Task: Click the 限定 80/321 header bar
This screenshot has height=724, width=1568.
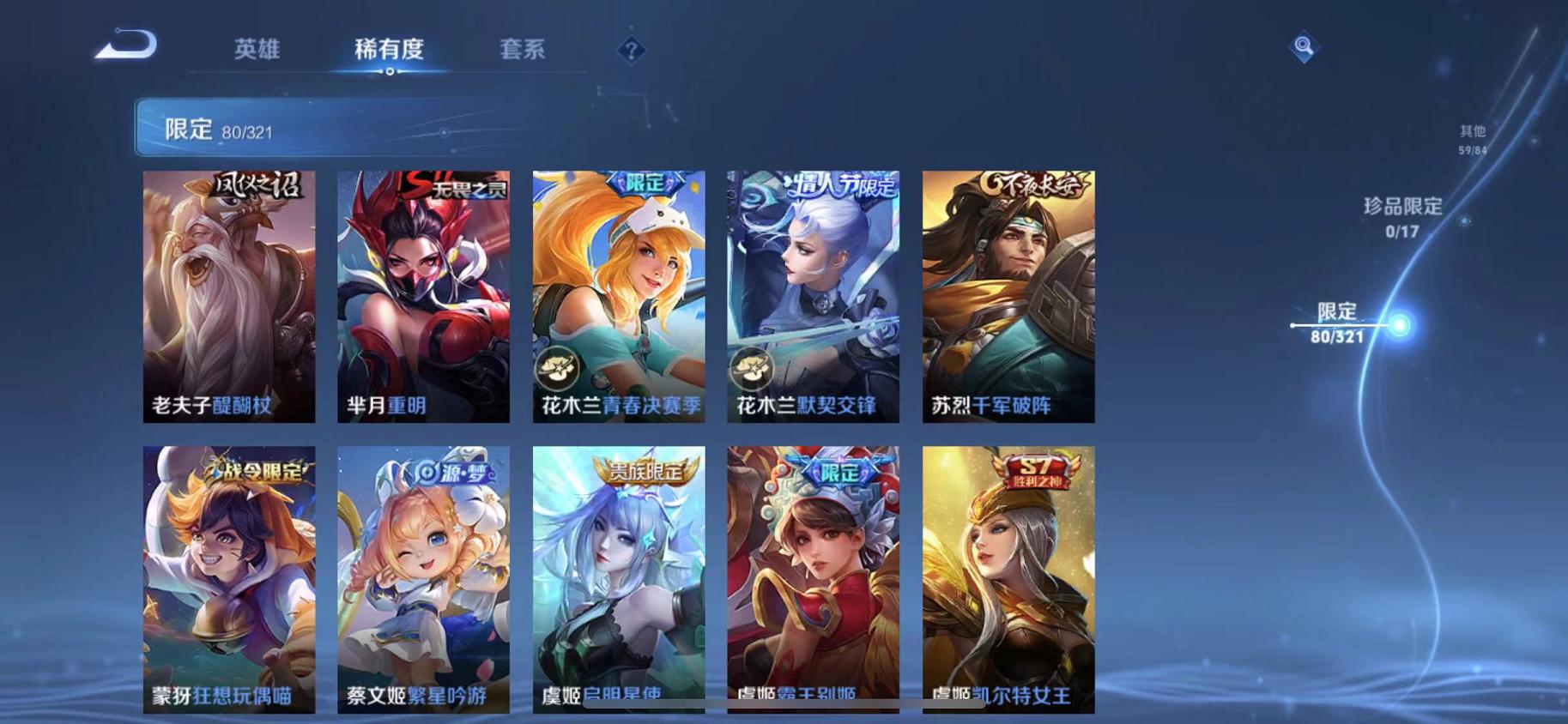Action: [x=343, y=129]
